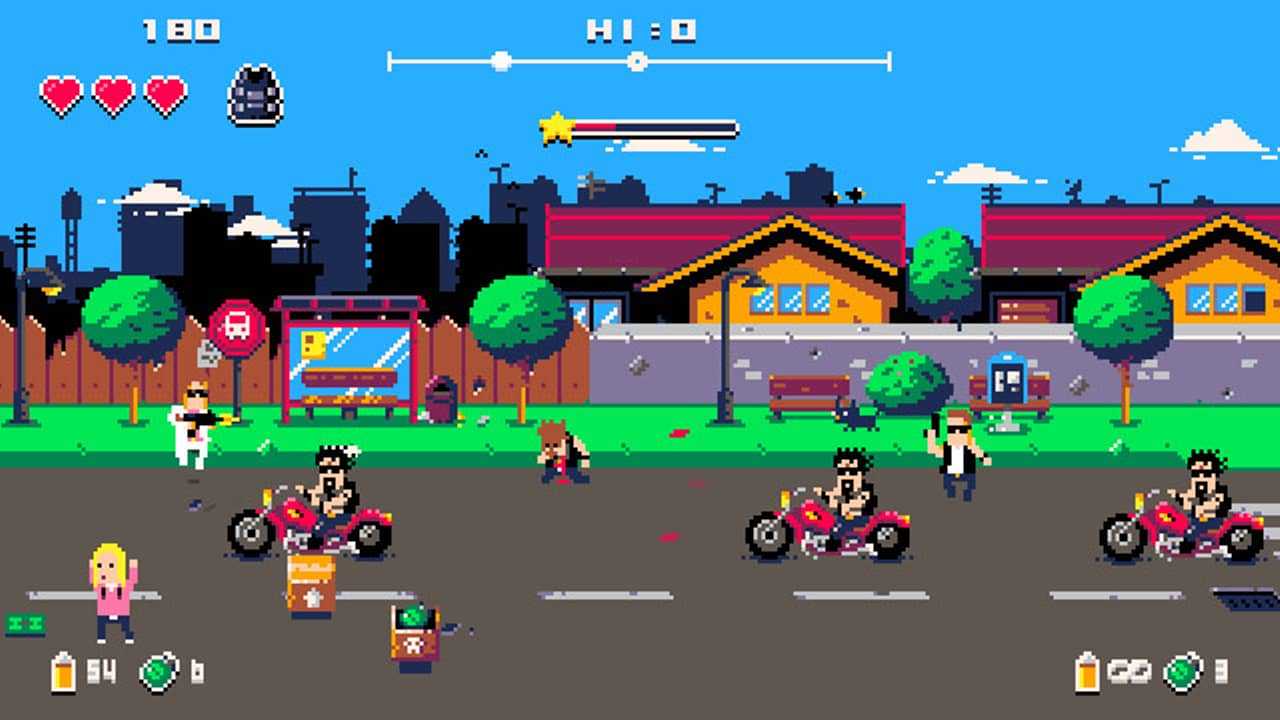The height and width of the screenshot is (720, 1280).
Task: Click the armor vest icon in the HUD
Action: tap(253, 96)
